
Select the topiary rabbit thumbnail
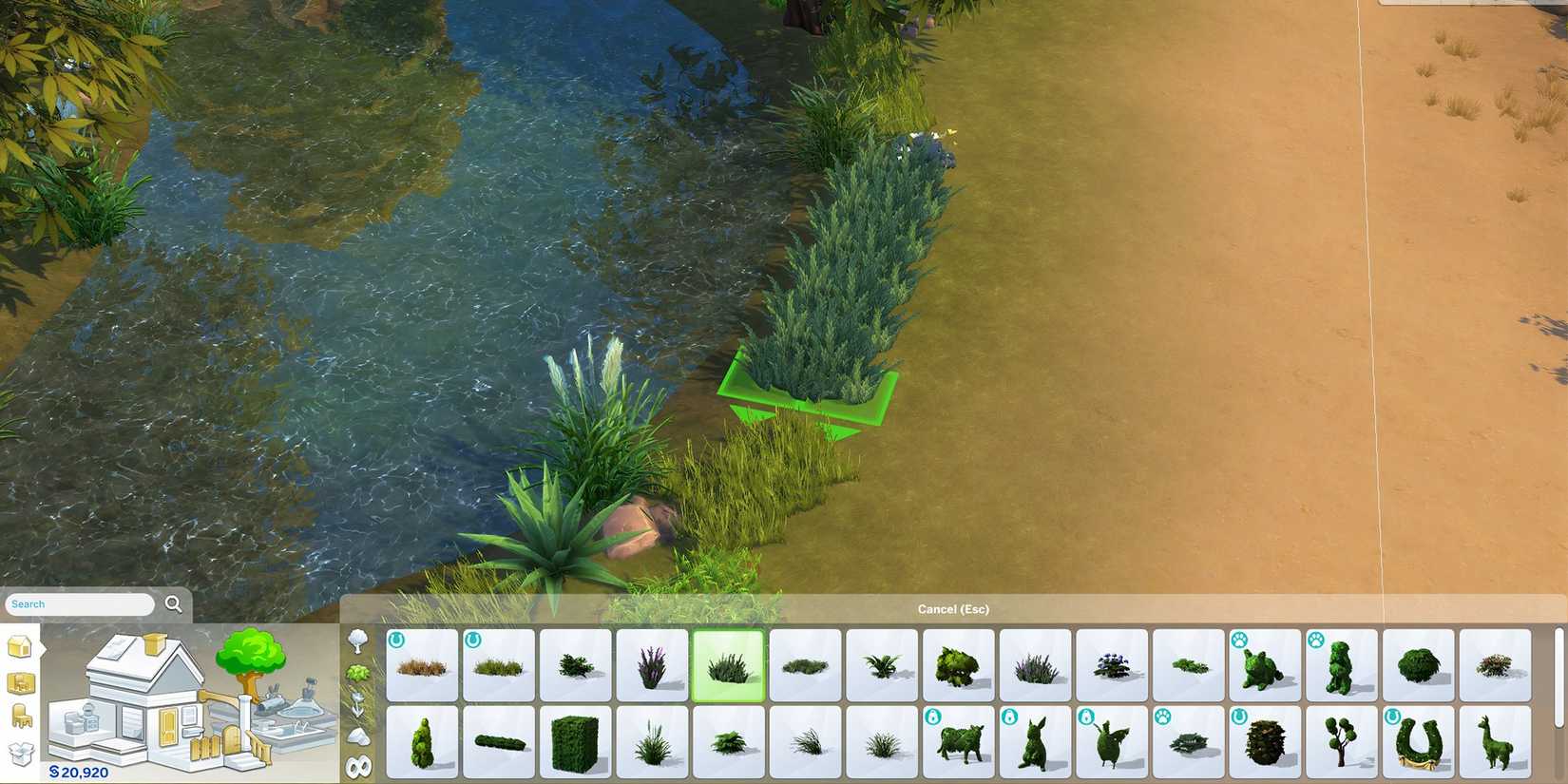point(1037,741)
